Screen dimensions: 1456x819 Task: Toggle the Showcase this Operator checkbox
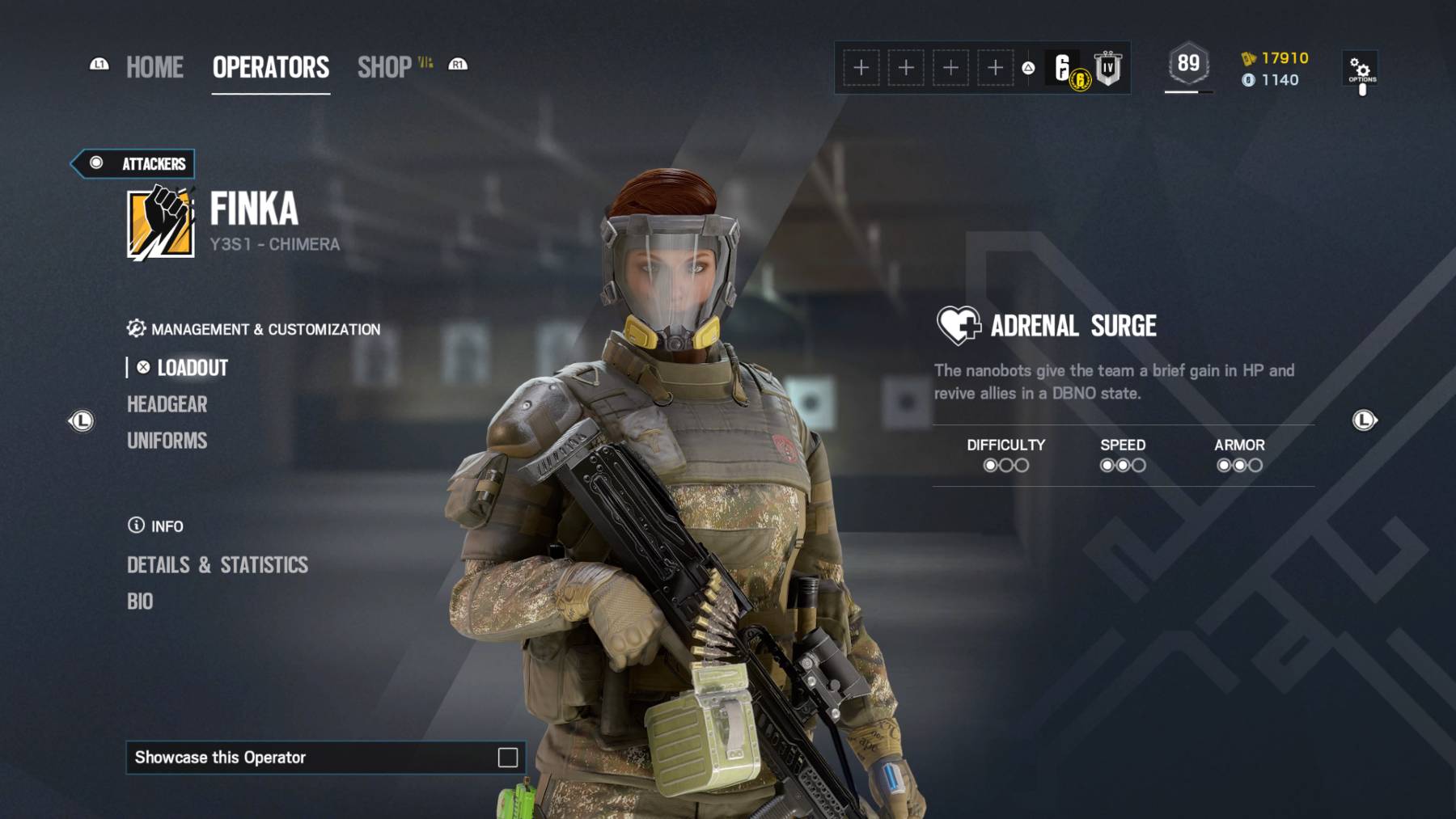tap(507, 758)
